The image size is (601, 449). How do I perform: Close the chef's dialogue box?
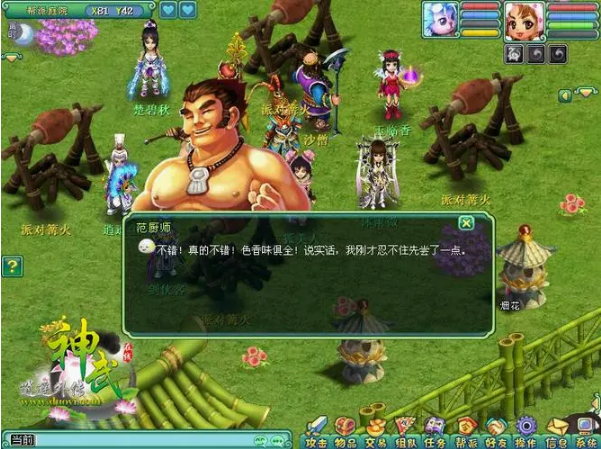coord(466,223)
